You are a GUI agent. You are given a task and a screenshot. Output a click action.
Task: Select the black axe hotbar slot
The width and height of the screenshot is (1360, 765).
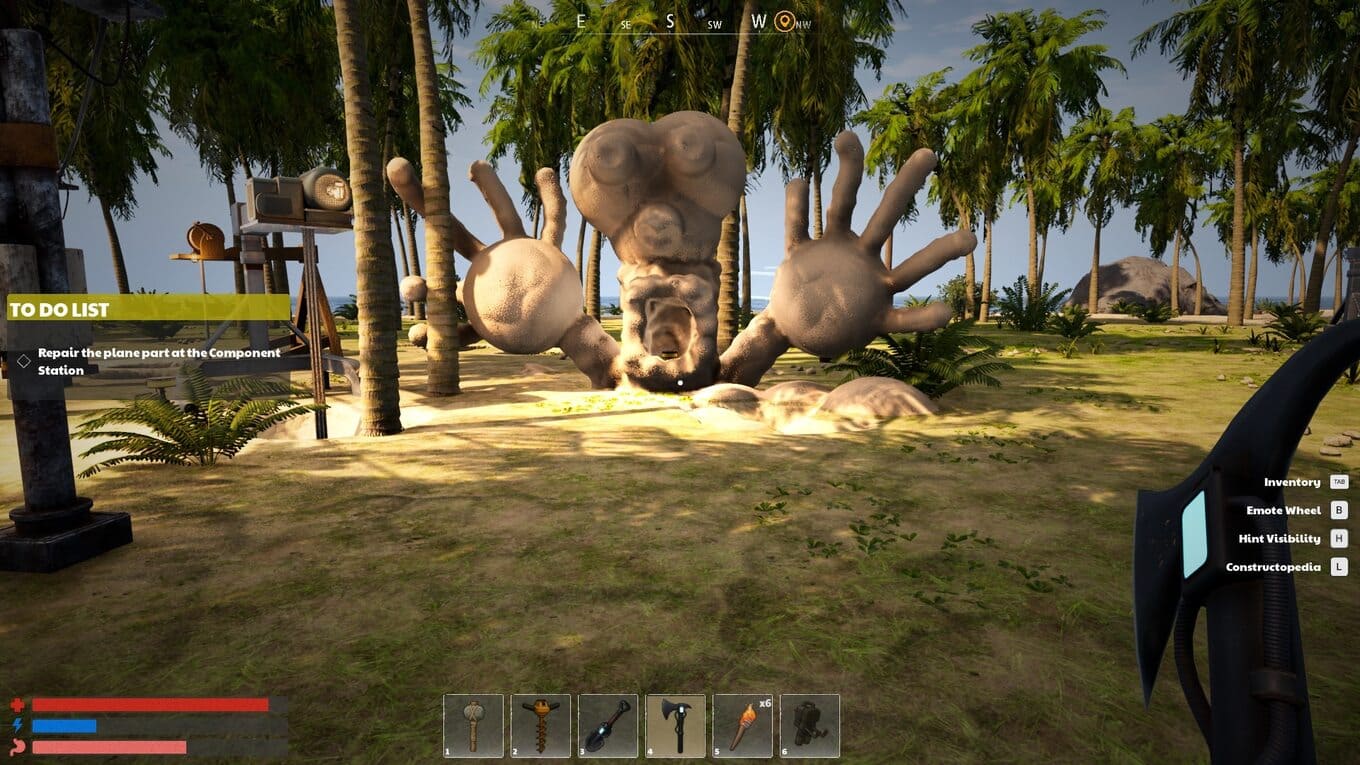[676, 725]
